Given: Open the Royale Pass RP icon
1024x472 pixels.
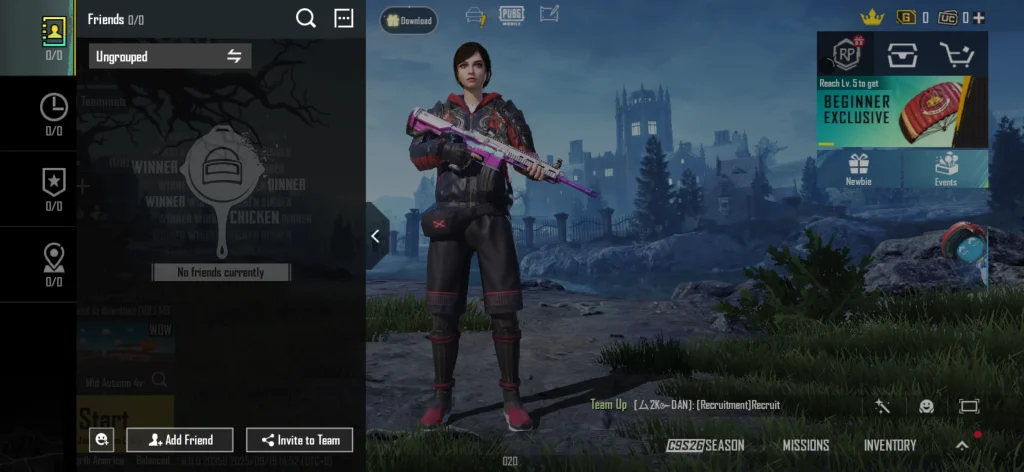Looking at the screenshot, I should pos(845,53).
